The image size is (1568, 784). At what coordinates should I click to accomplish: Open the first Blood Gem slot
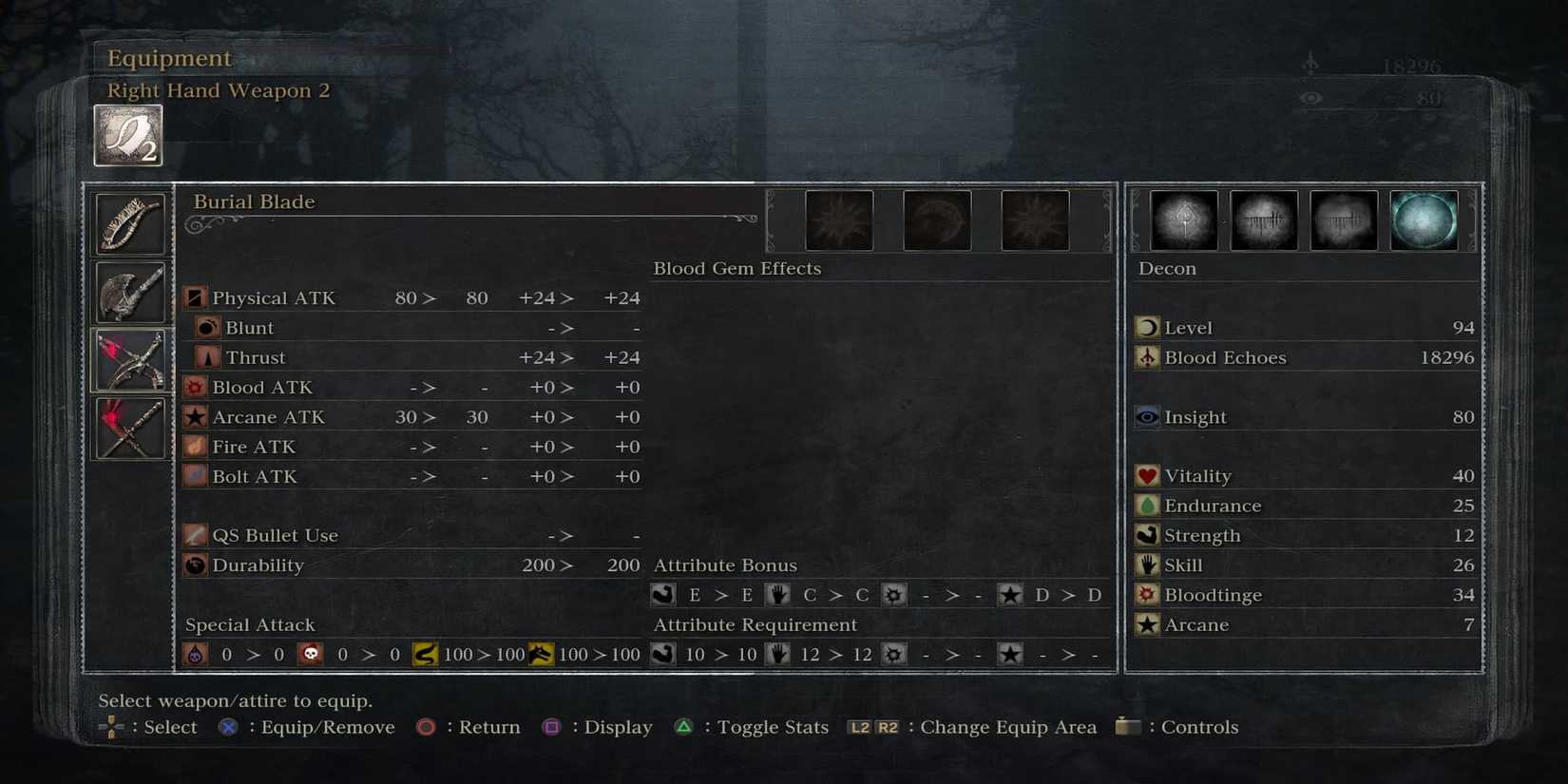click(x=839, y=220)
